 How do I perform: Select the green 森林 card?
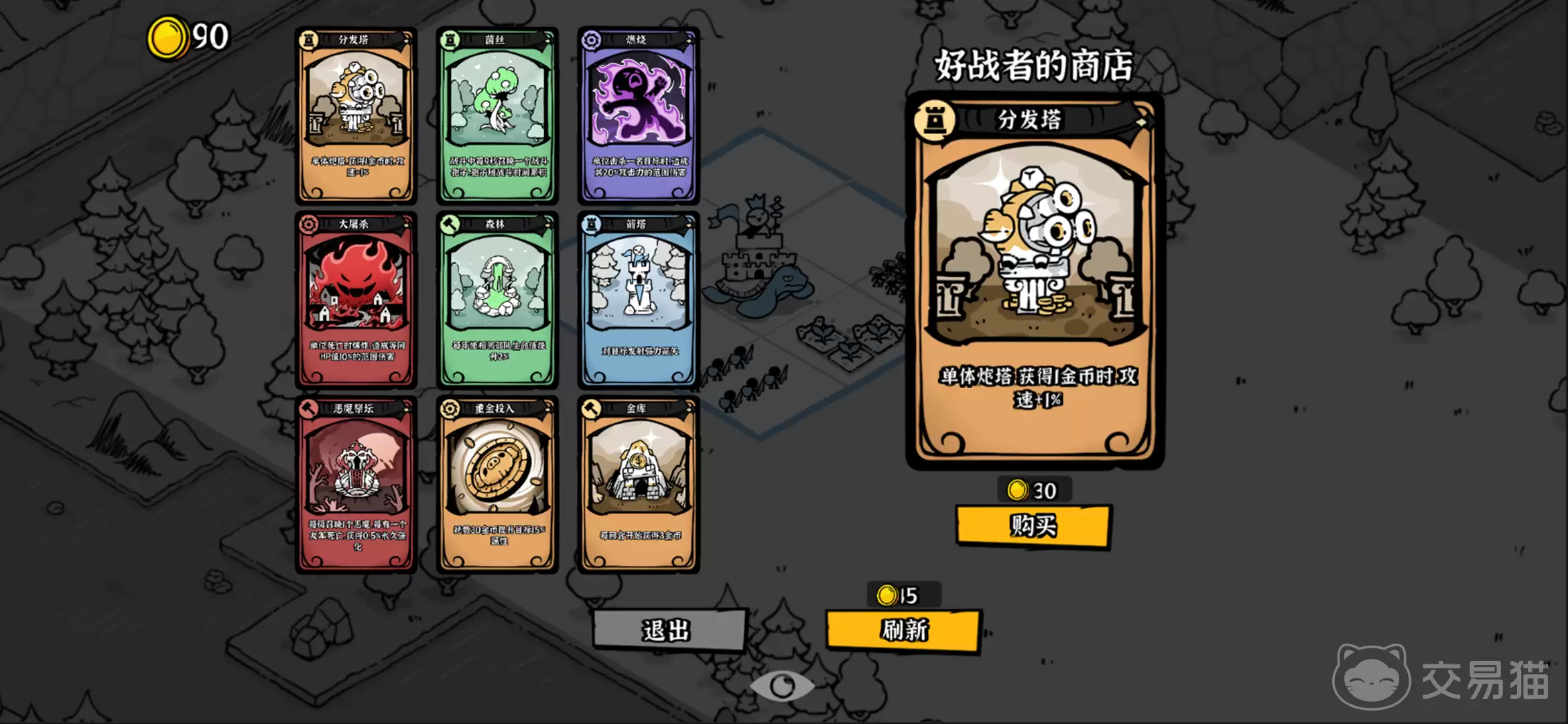(497, 300)
